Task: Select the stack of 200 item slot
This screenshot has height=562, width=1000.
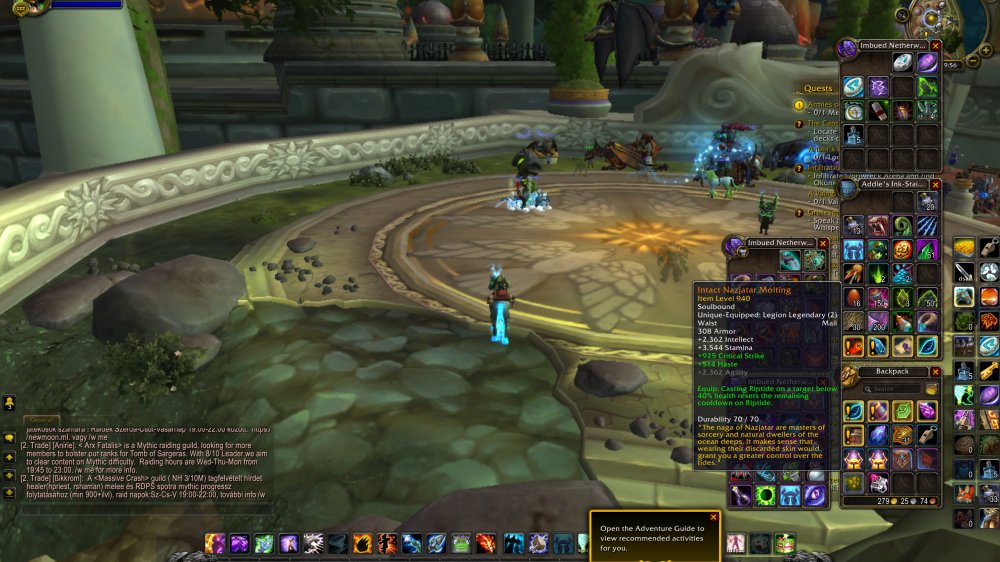Action: [x=878, y=322]
